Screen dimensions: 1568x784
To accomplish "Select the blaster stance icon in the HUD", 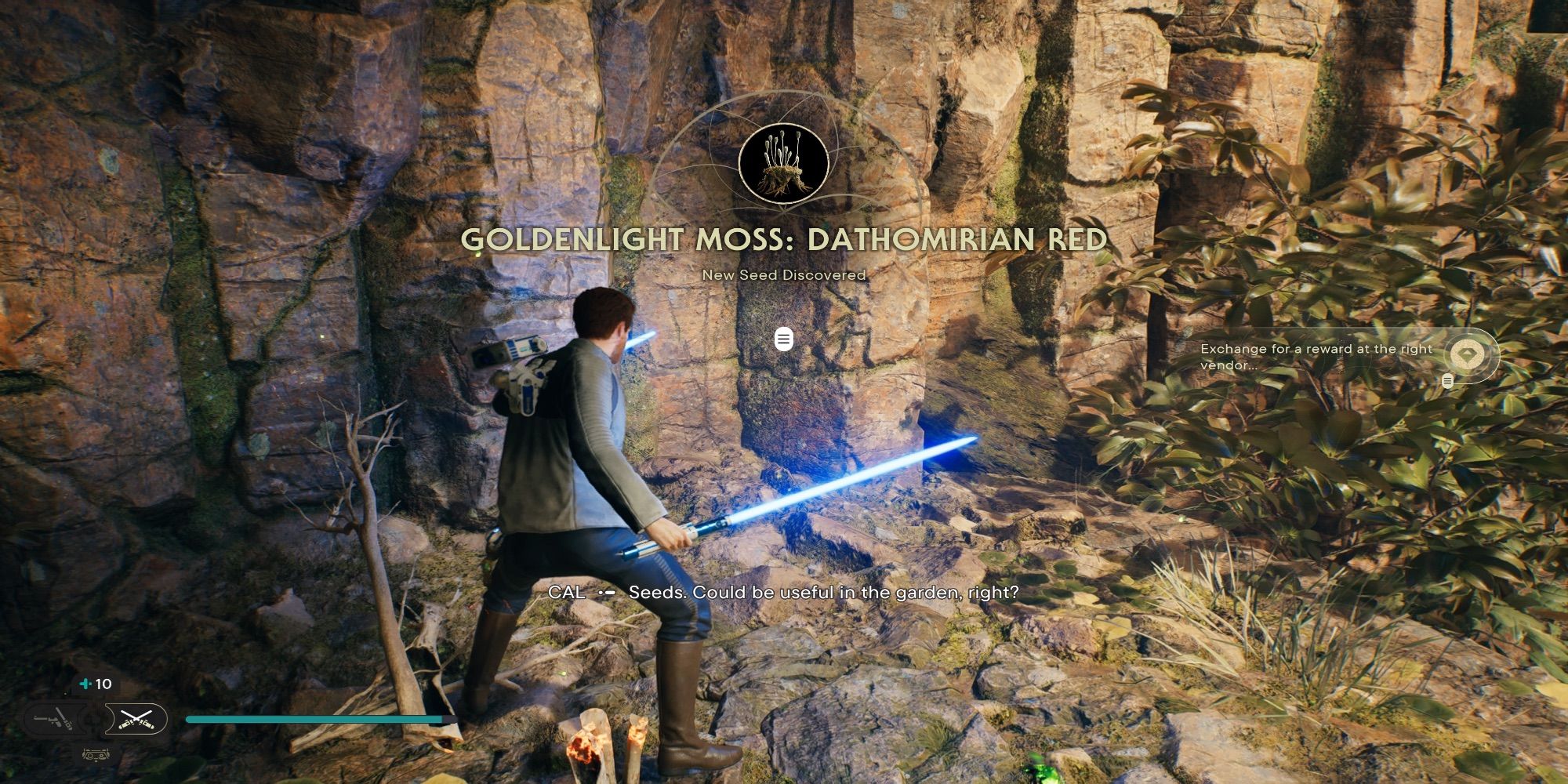I will pos(52,718).
